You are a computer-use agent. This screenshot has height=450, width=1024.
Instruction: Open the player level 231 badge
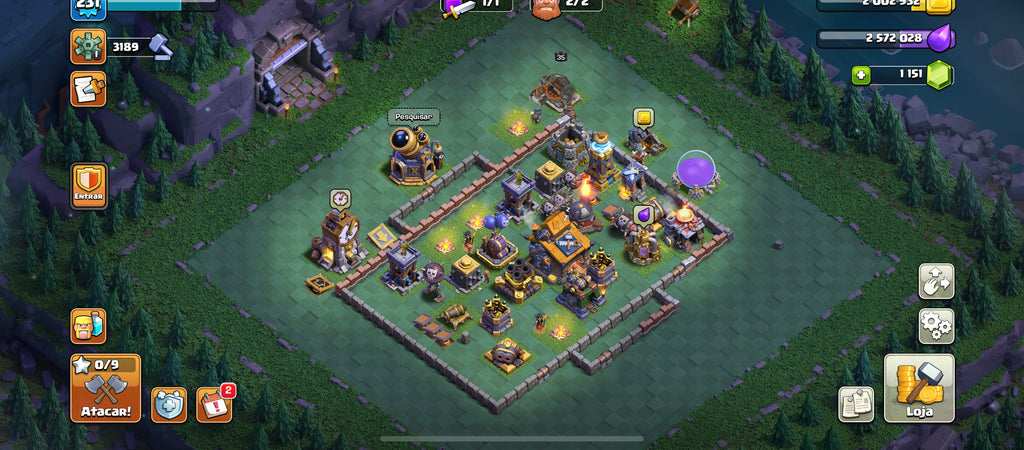tap(87, 8)
